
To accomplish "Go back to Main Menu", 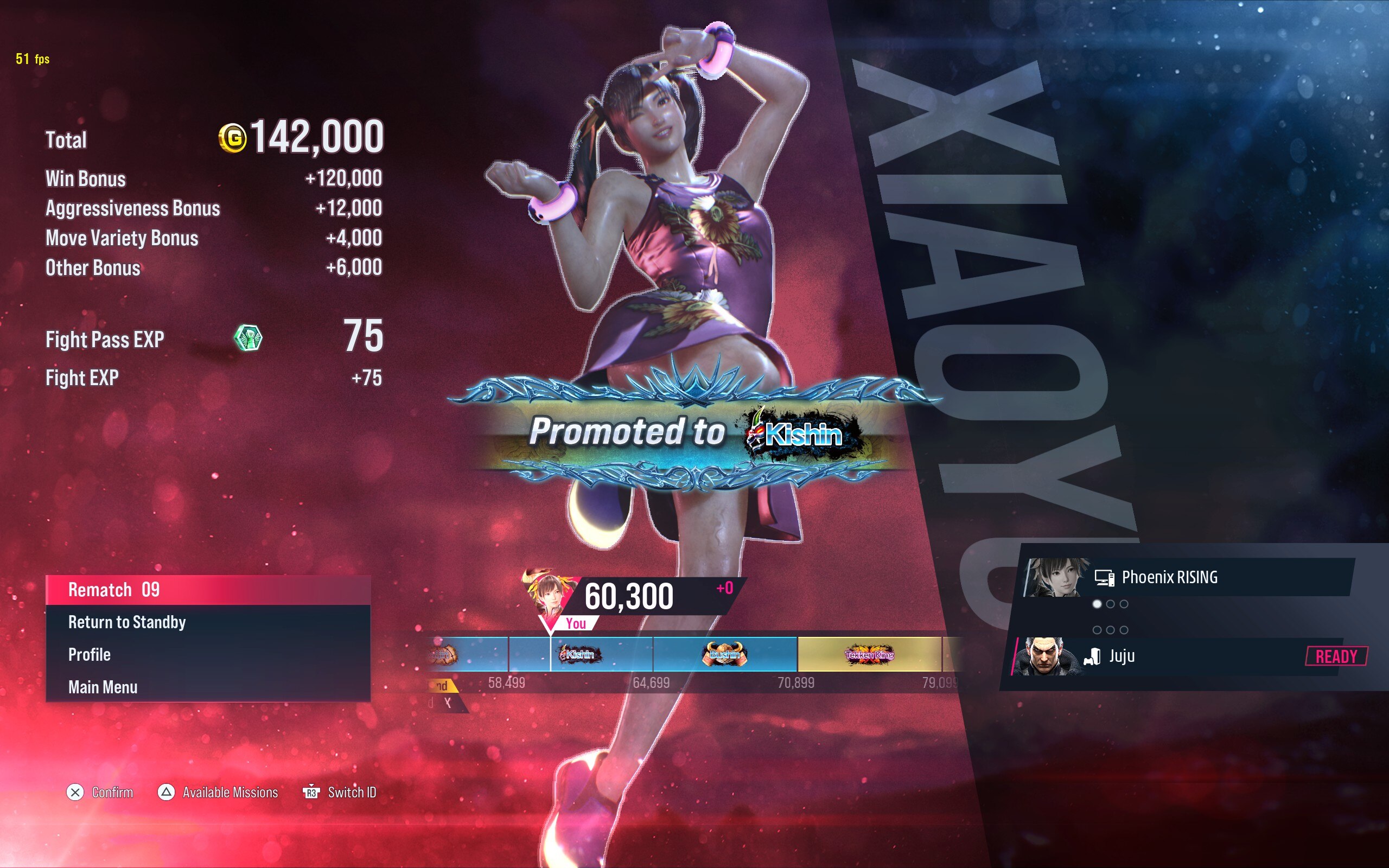I will coord(208,687).
